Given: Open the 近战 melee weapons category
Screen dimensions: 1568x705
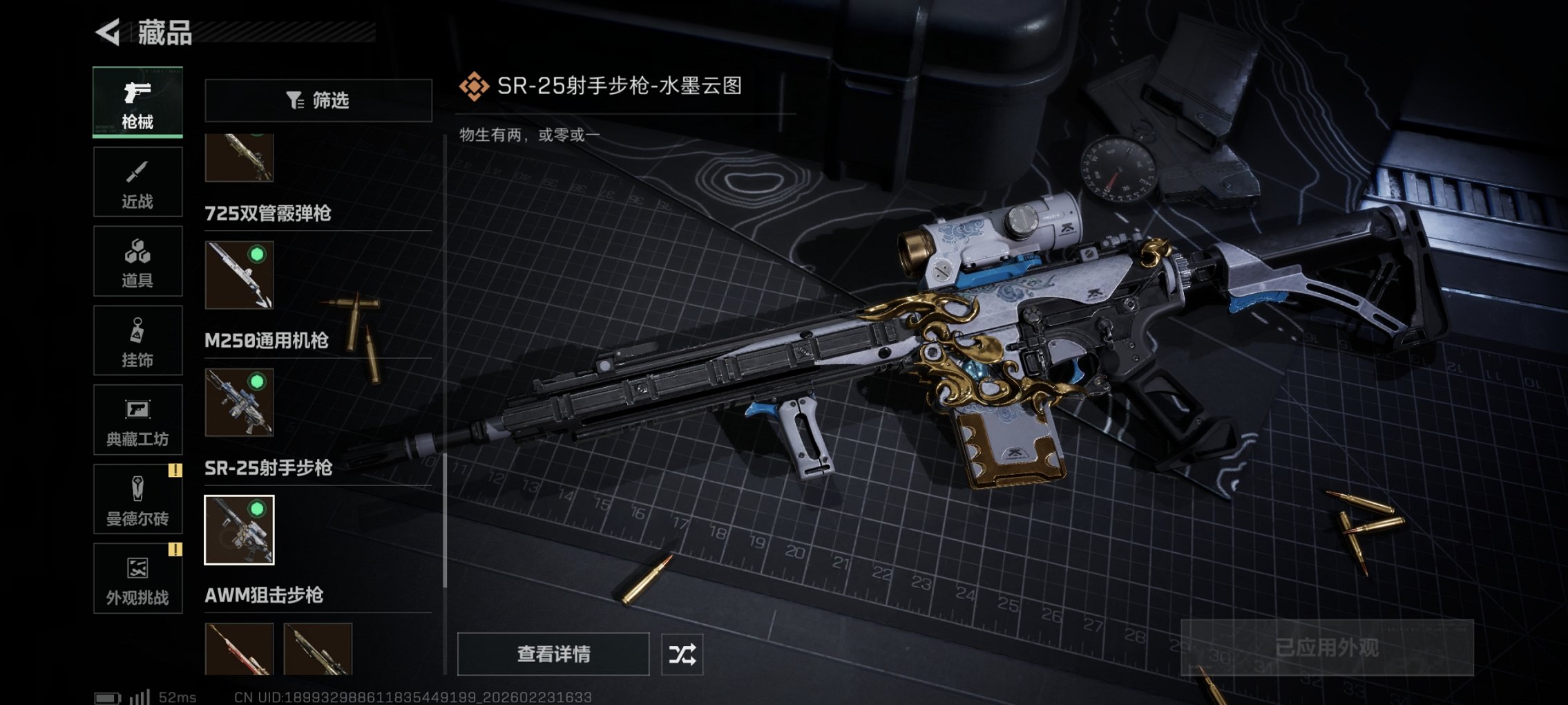Looking at the screenshot, I should (x=137, y=181).
